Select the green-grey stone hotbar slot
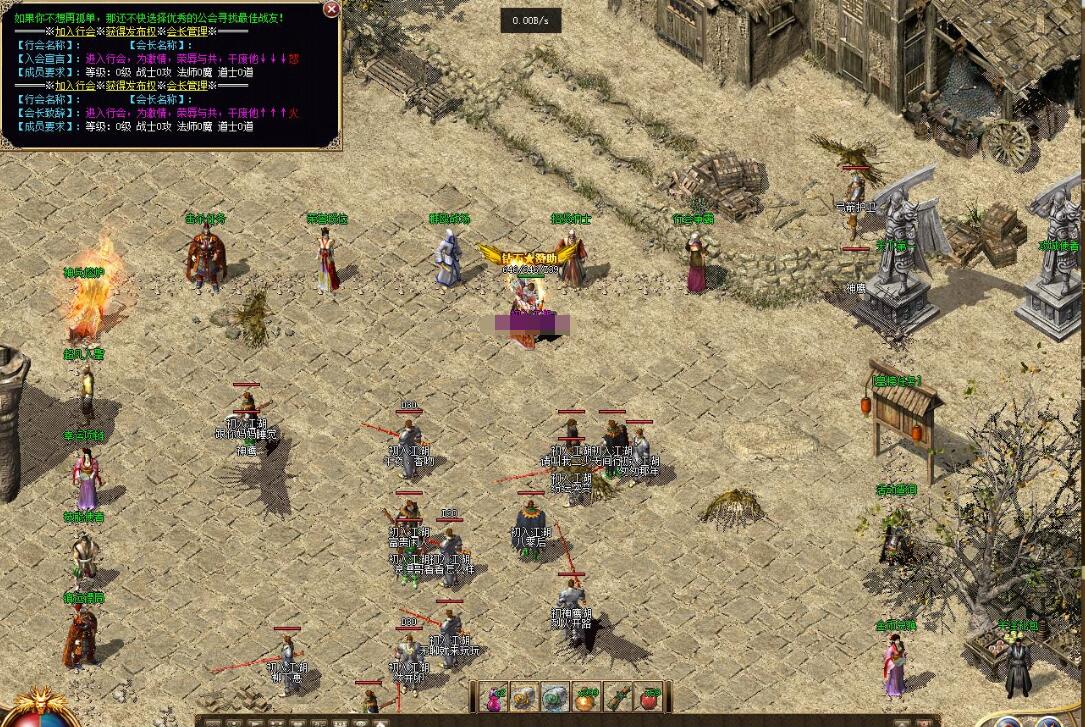The height and width of the screenshot is (727, 1085). tap(556, 698)
